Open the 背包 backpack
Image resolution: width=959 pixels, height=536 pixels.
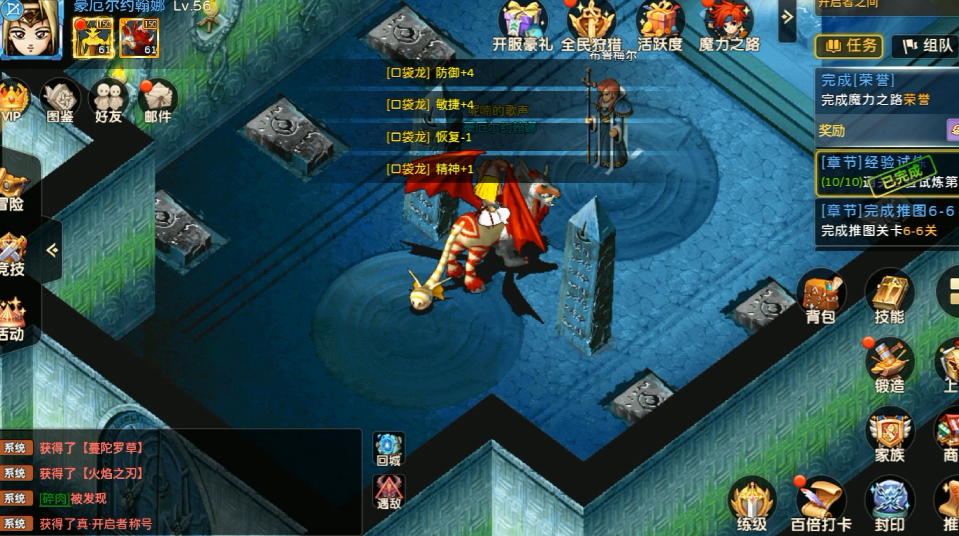[820, 296]
